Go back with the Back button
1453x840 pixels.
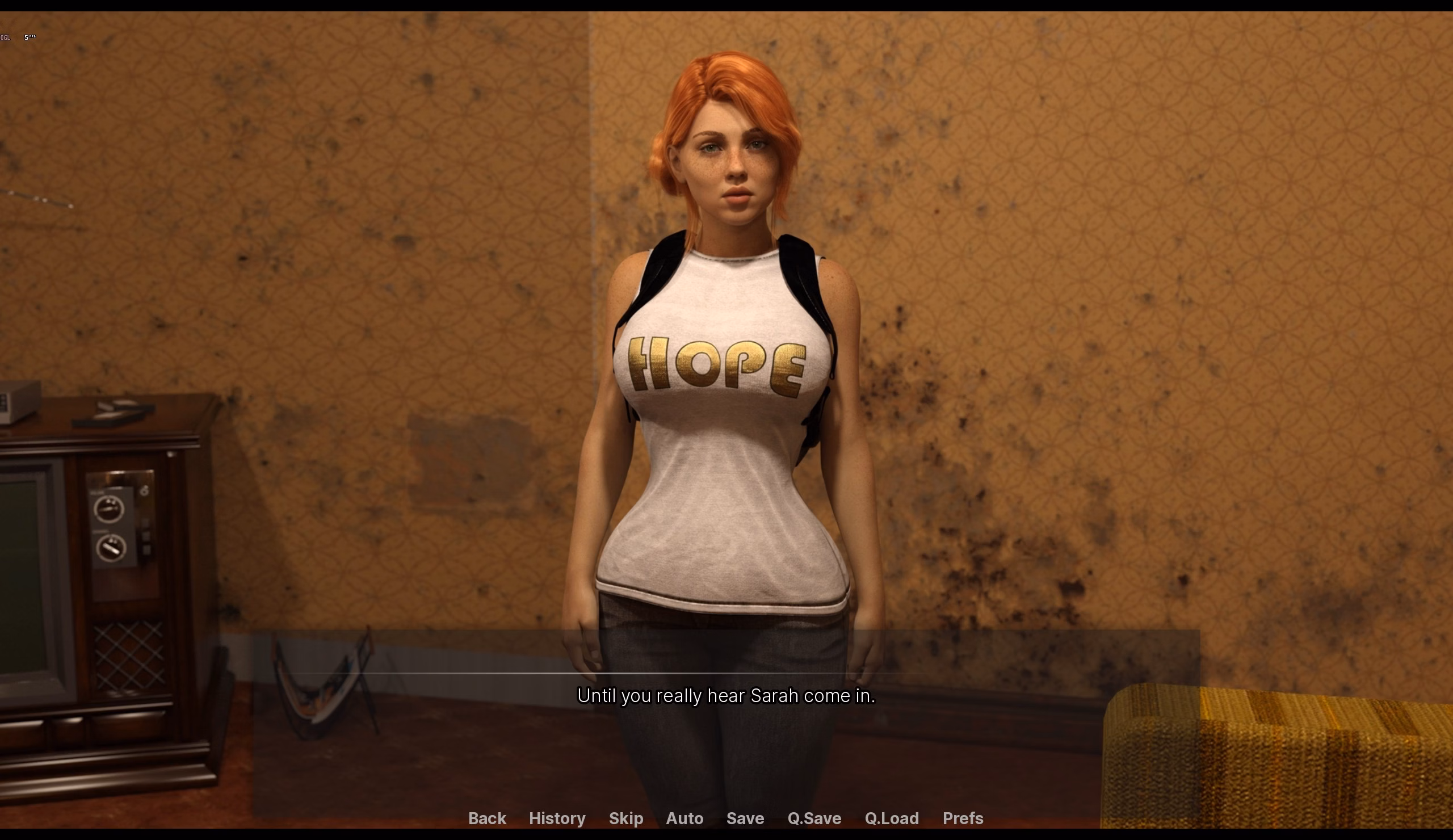click(x=487, y=818)
